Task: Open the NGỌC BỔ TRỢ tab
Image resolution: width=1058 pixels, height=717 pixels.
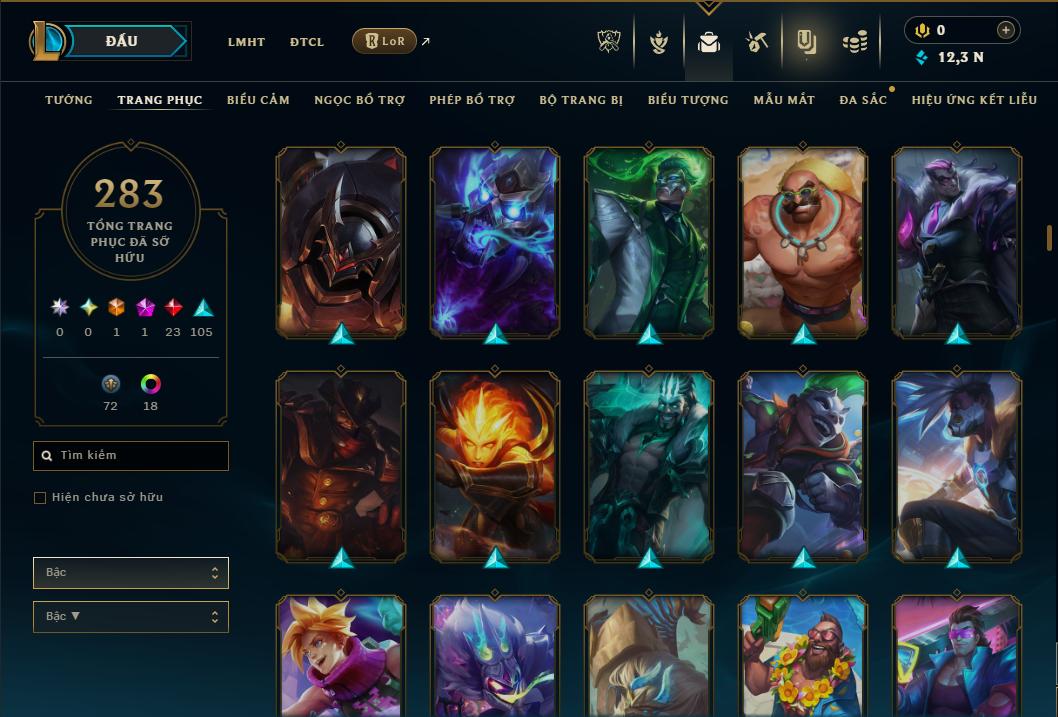Action: coord(360,100)
